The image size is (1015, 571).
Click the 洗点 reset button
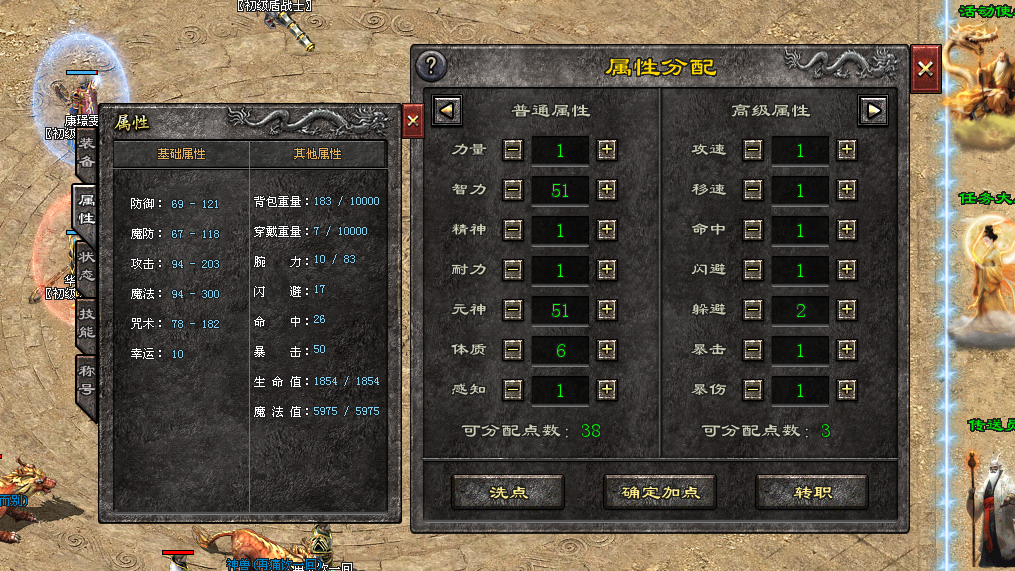[x=508, y=492]
